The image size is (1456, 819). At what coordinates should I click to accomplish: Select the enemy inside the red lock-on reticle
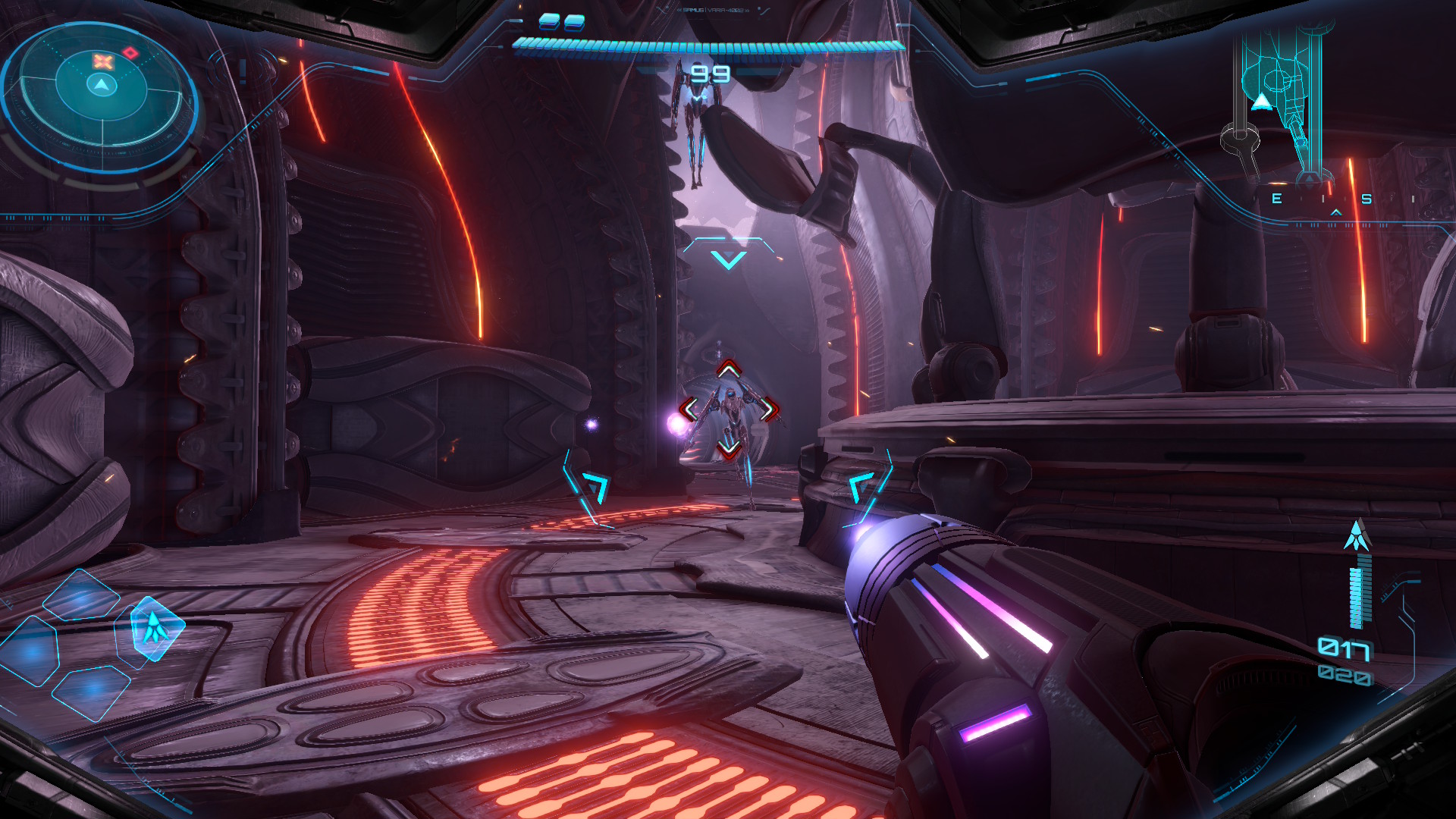[729, 410]
